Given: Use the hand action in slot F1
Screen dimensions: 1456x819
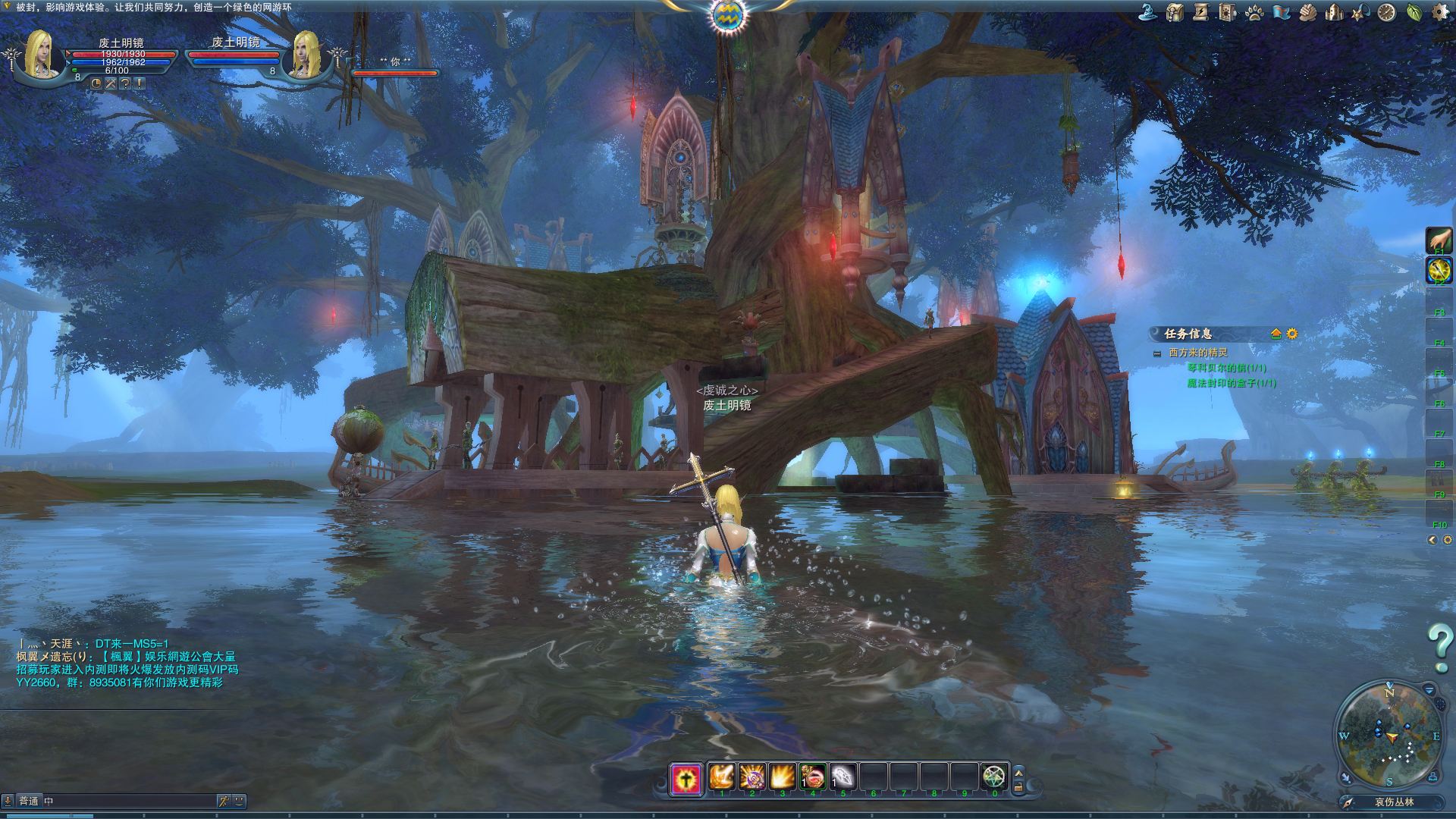Looking at the screenshot, I should tap(1439, 240).
